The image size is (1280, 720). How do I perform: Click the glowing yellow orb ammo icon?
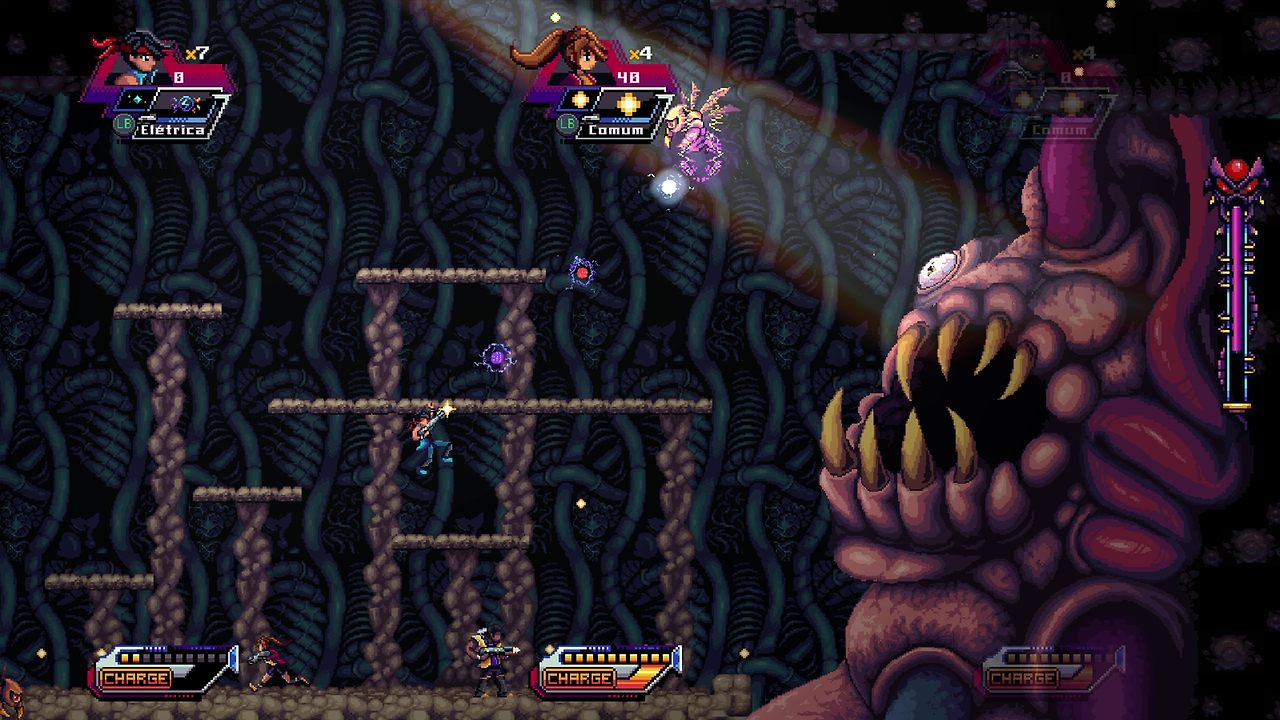click(x=628, y=104)
